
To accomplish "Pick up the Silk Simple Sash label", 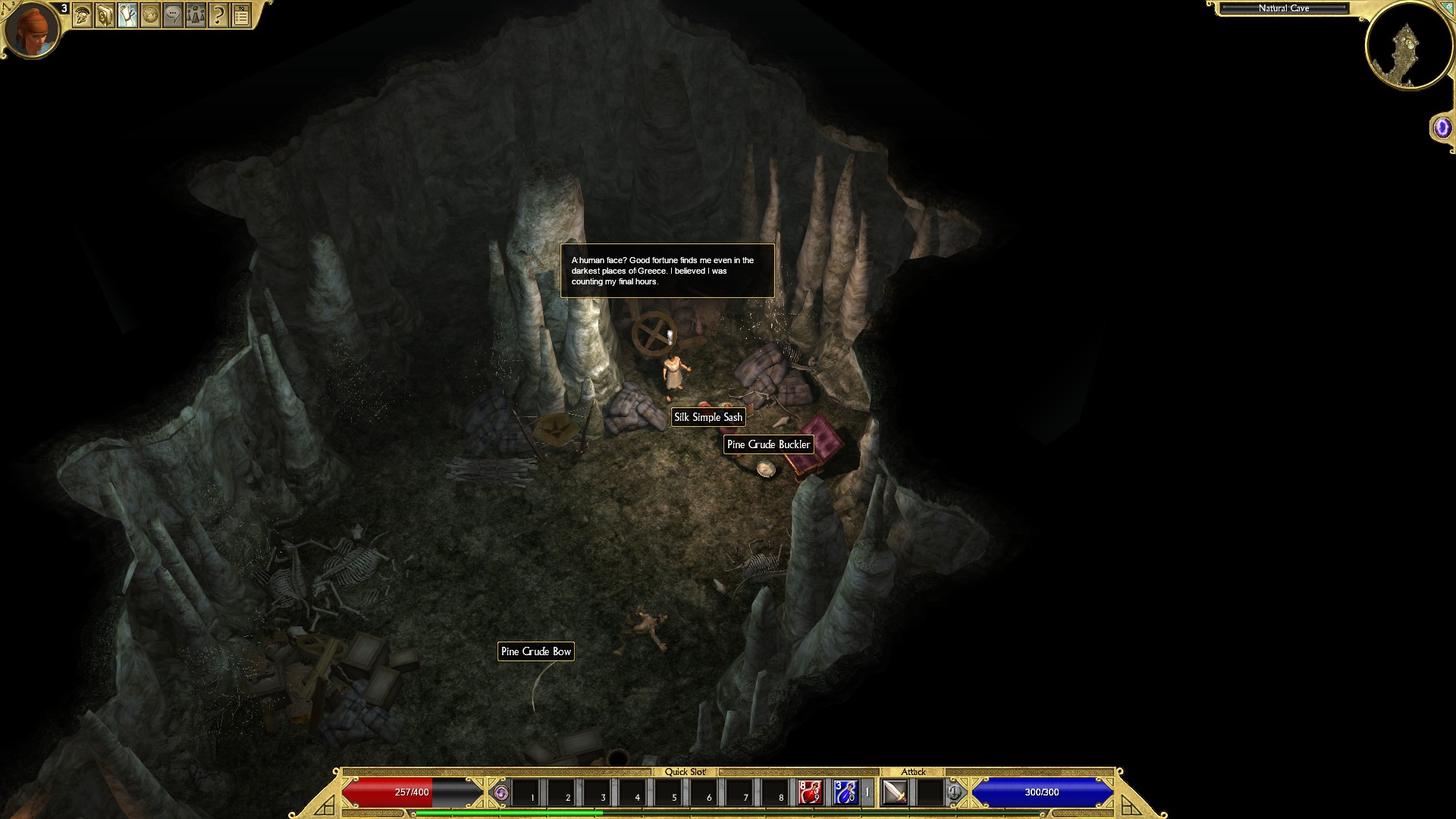I will pyautogui.click(x=708, y=417).
